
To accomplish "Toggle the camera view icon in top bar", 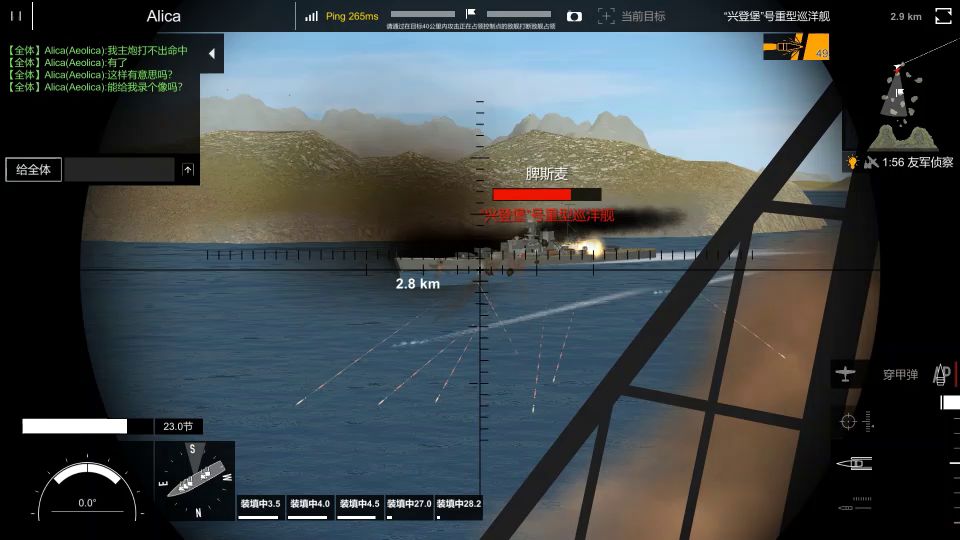I will (x=574, y=16).
